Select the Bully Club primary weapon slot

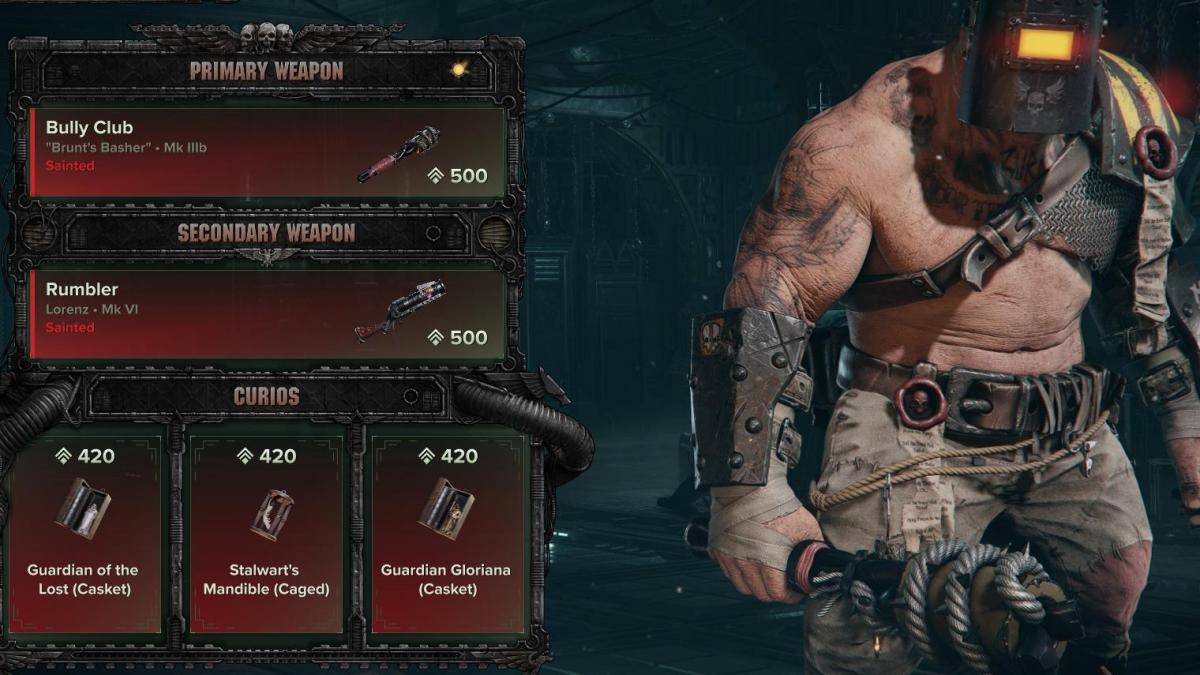coord(268,152)
